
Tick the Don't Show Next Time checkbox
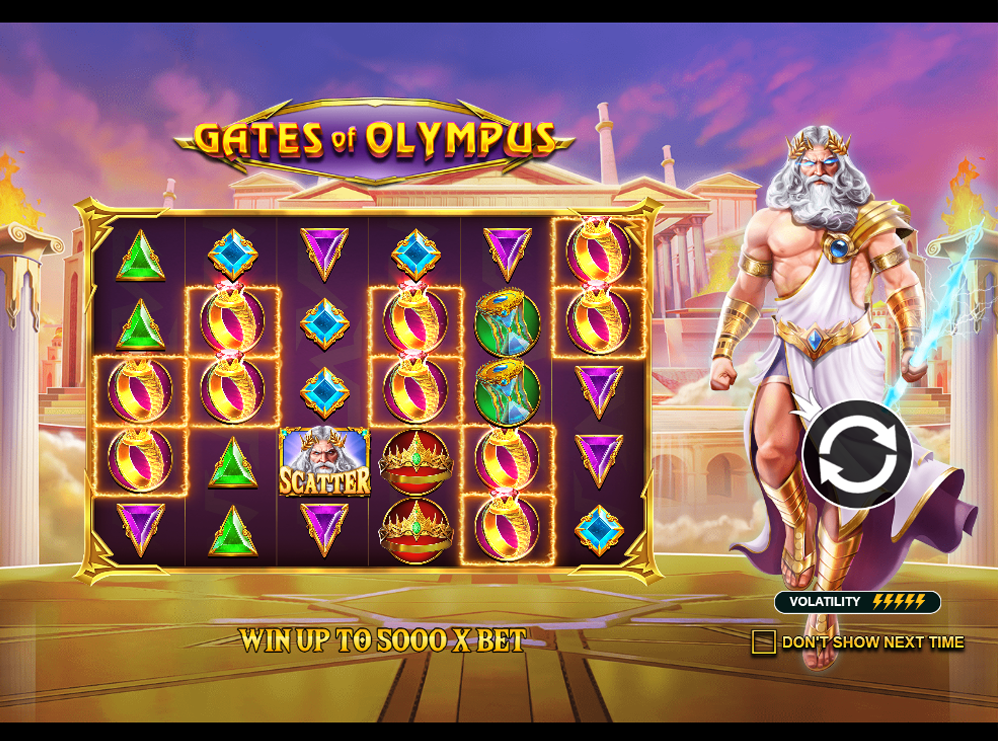tap(764, 642)
